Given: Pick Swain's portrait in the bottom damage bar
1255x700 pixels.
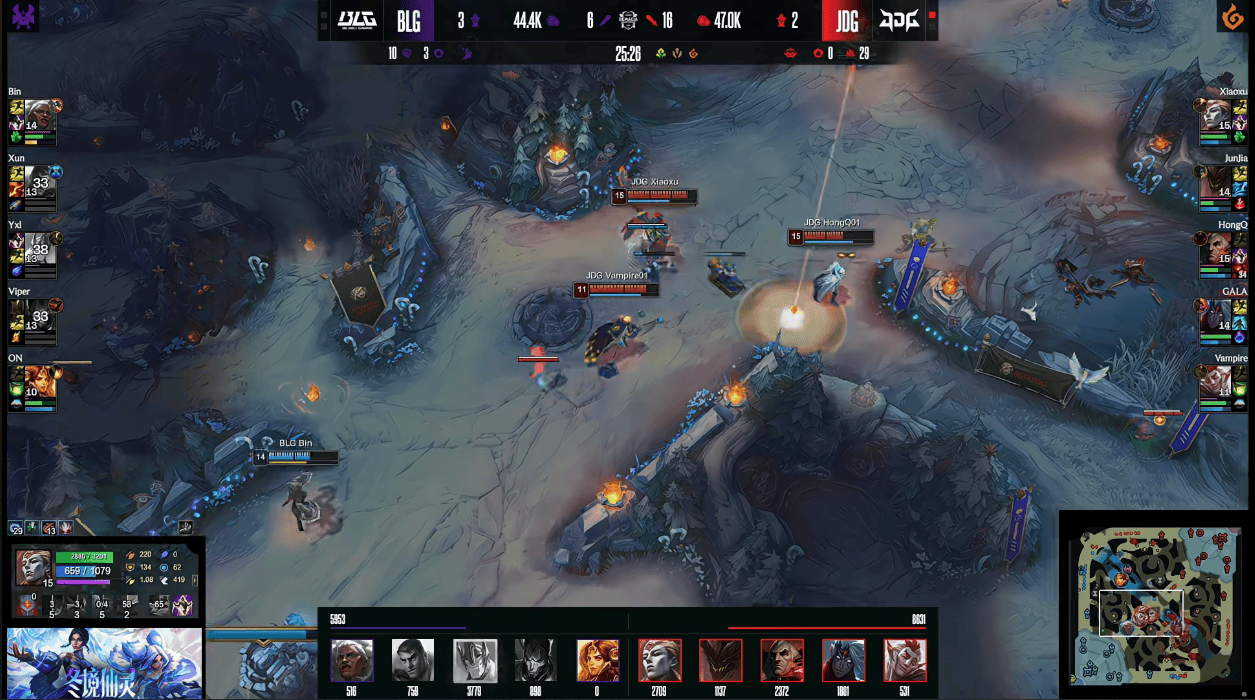Looking at the screenshot, I should [783, 660].
